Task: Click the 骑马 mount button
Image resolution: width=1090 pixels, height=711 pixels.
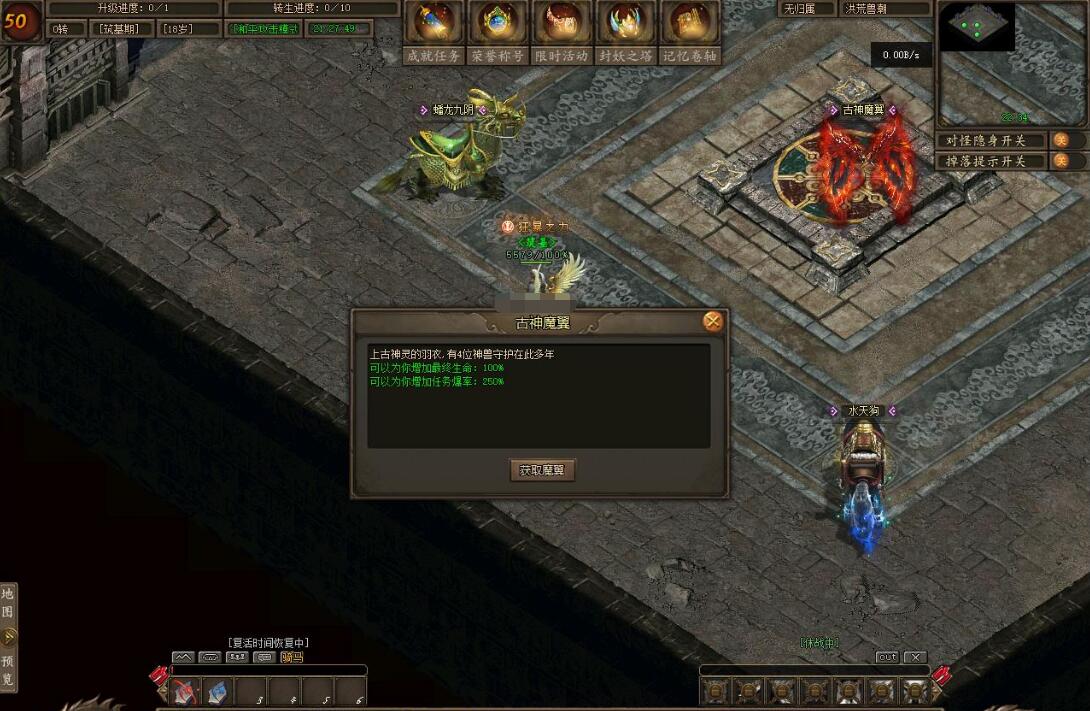Action: click(292, 657)
